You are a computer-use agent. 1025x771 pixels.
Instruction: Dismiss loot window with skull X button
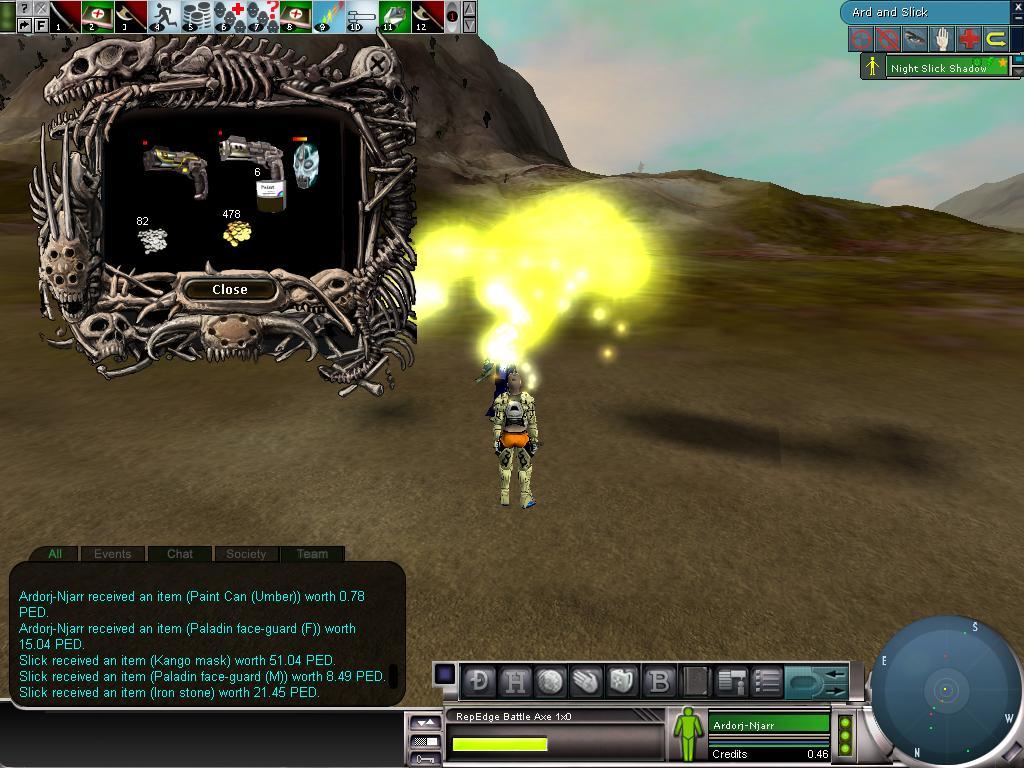[377, 66]
